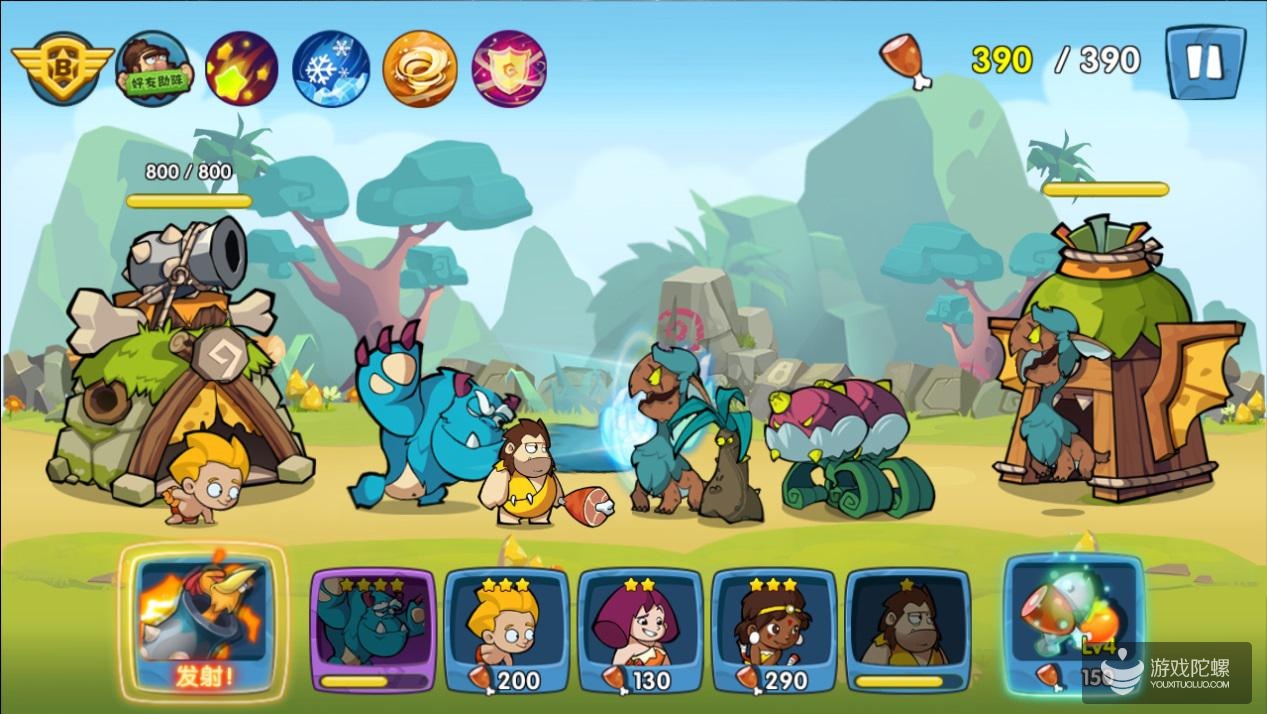
Task: Use the orange tornado skill
Action: 420,68
